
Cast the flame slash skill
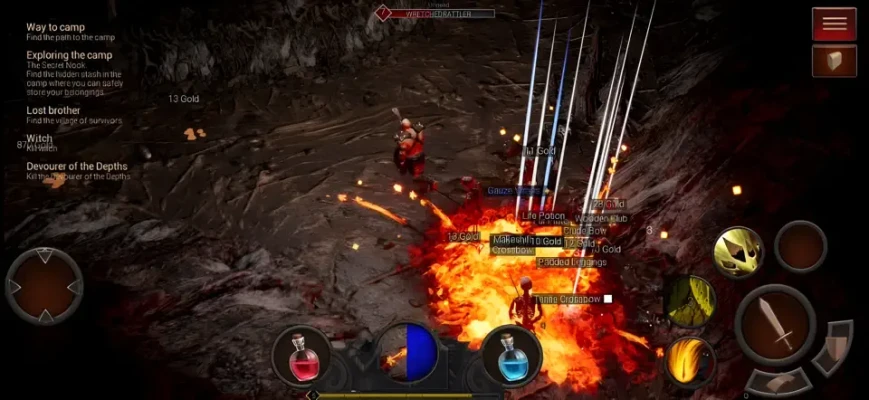689,360
